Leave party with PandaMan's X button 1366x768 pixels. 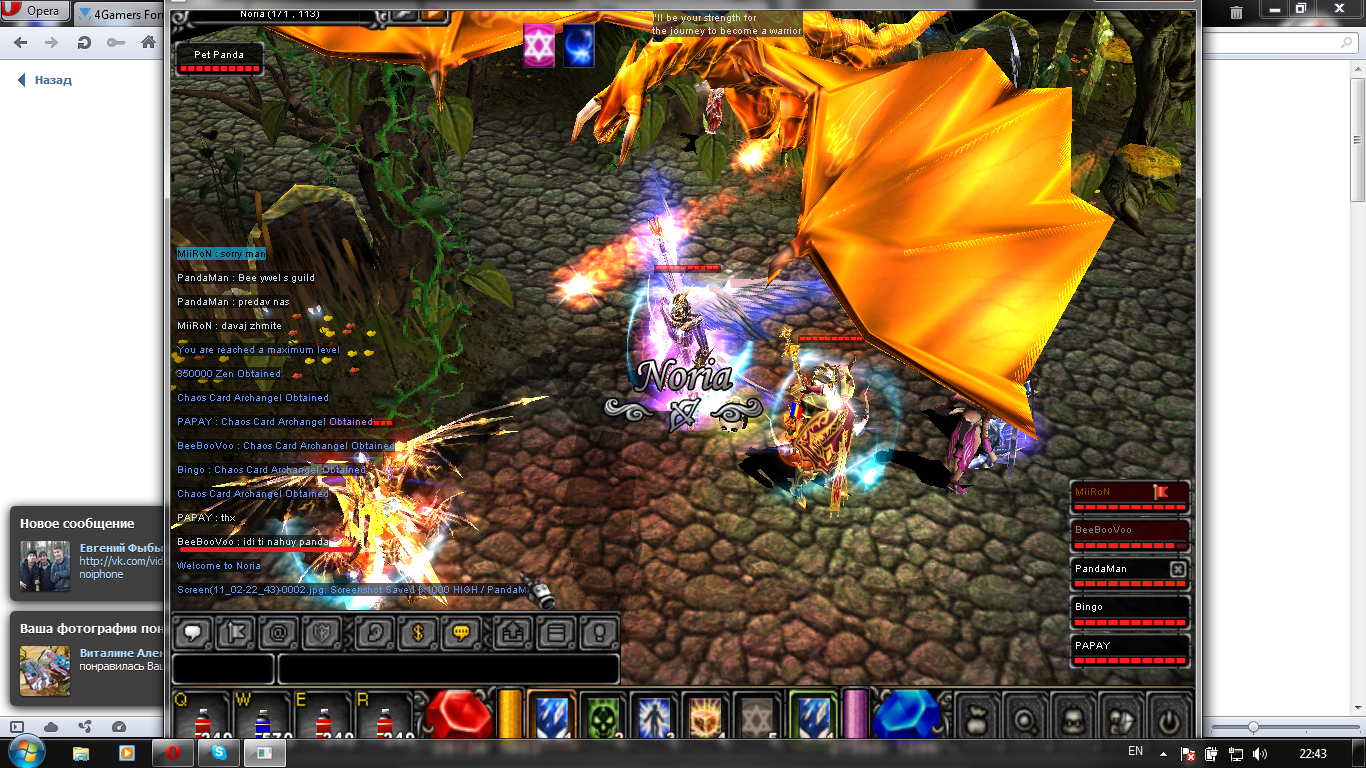coord(1177,569)
